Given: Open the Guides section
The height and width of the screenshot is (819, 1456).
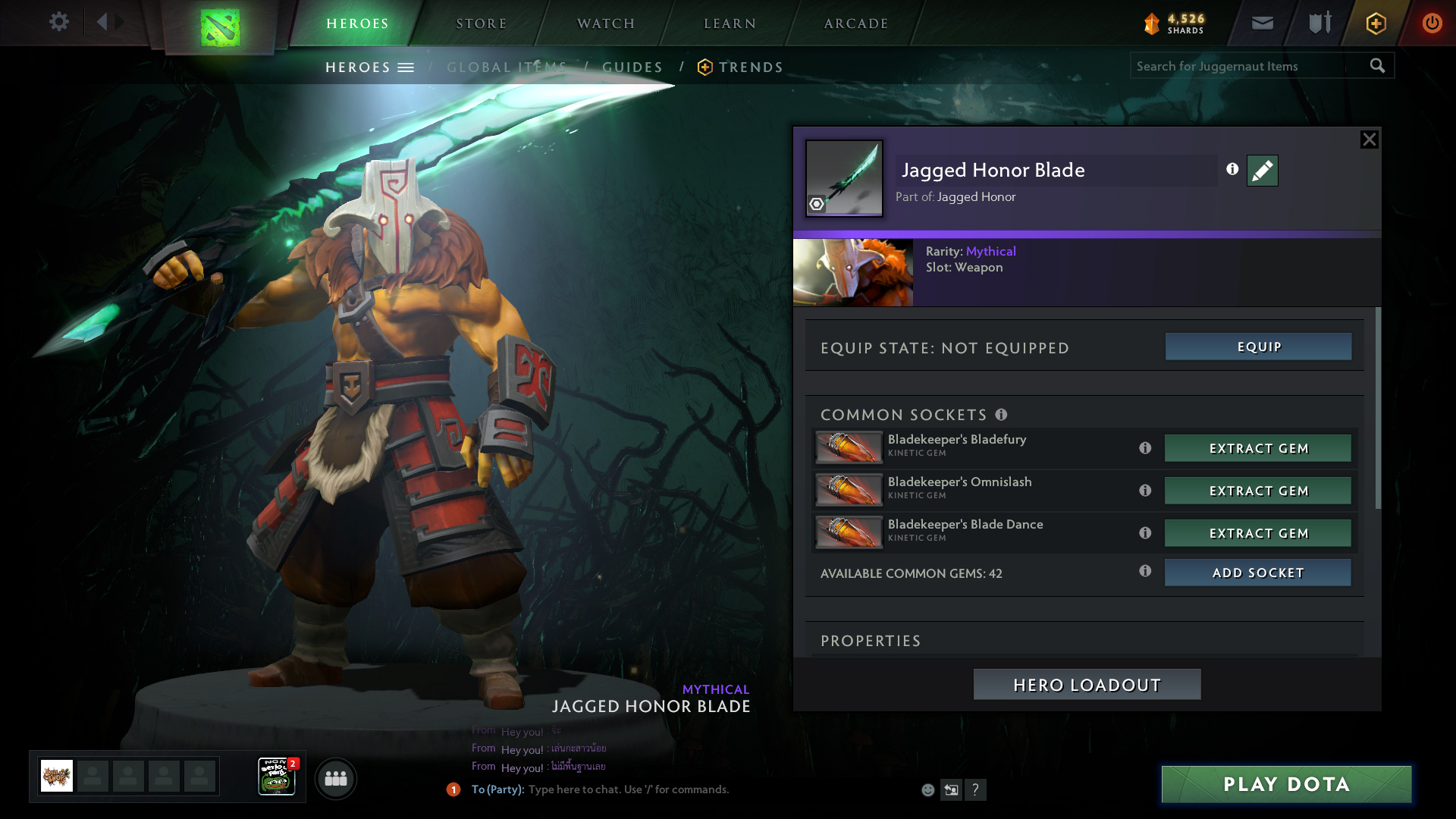Looking at the screenshot, I should pos(632,67).
